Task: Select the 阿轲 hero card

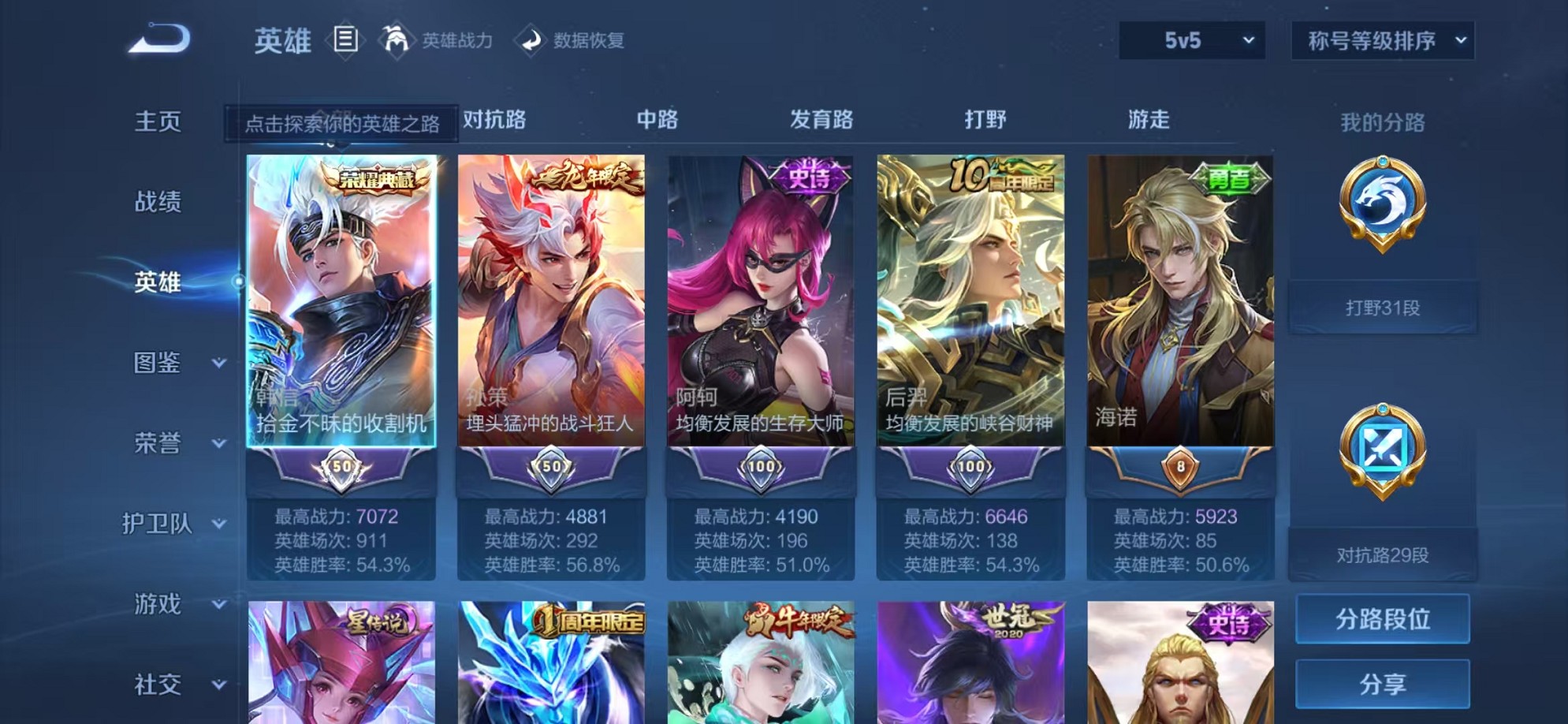Action: point(759,308)
